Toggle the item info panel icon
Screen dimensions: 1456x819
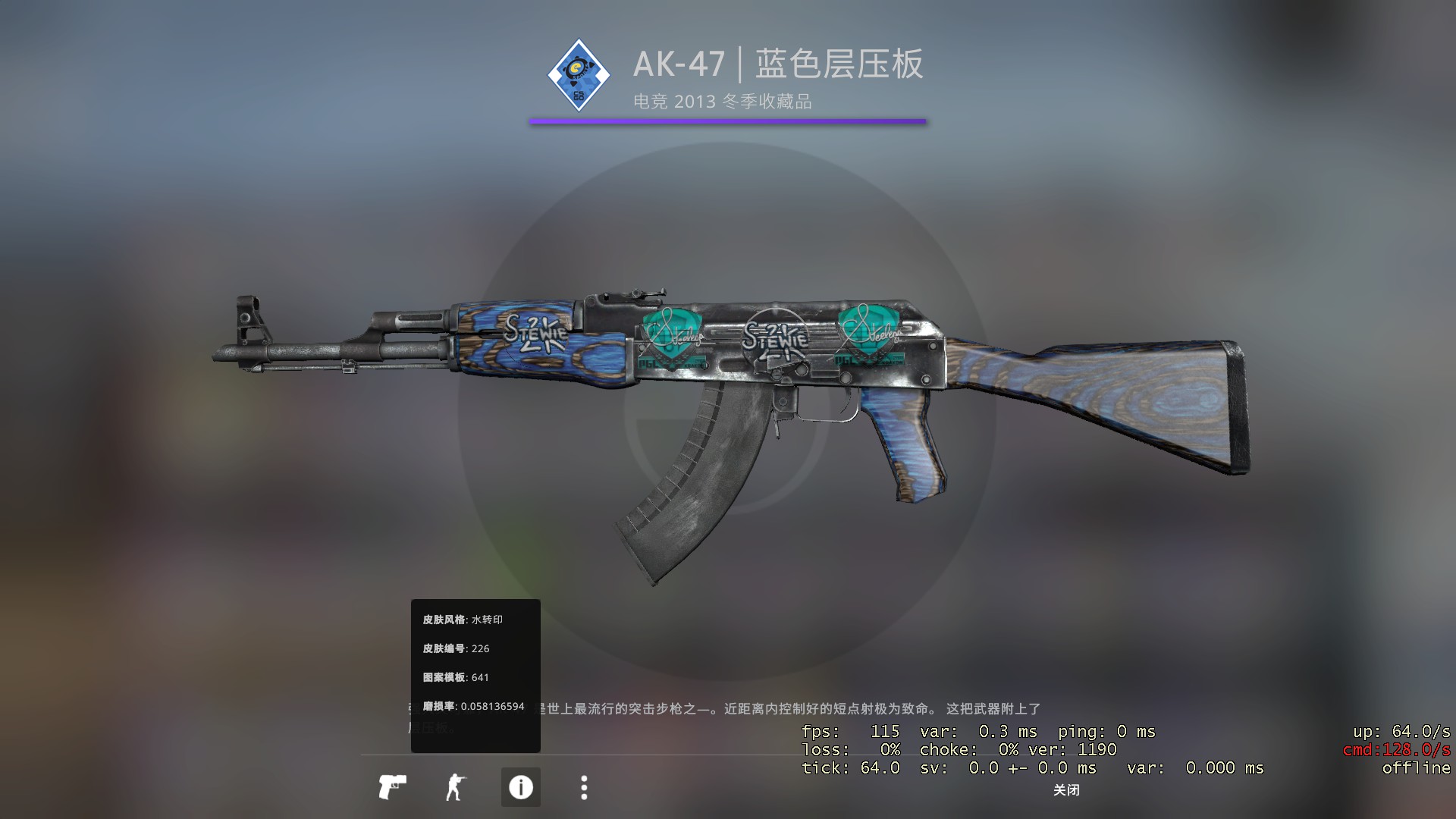(520, 787)
